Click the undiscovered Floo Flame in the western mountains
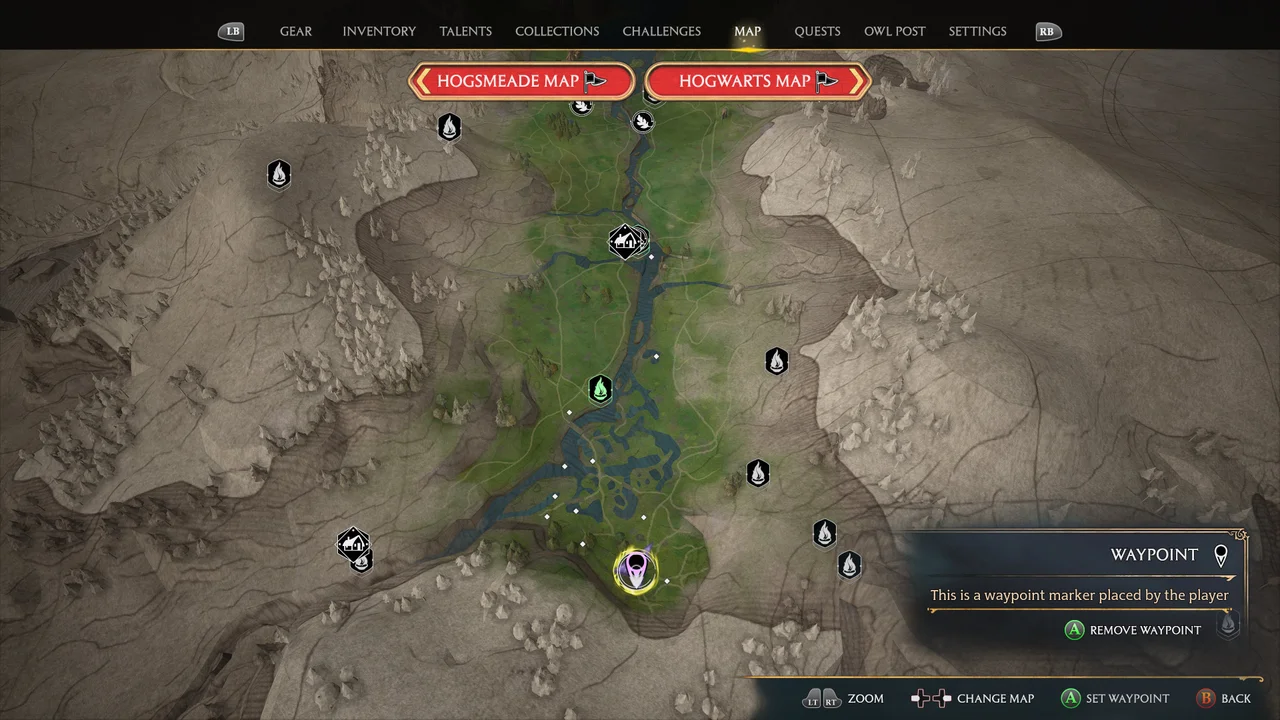 tap(279, 174)
